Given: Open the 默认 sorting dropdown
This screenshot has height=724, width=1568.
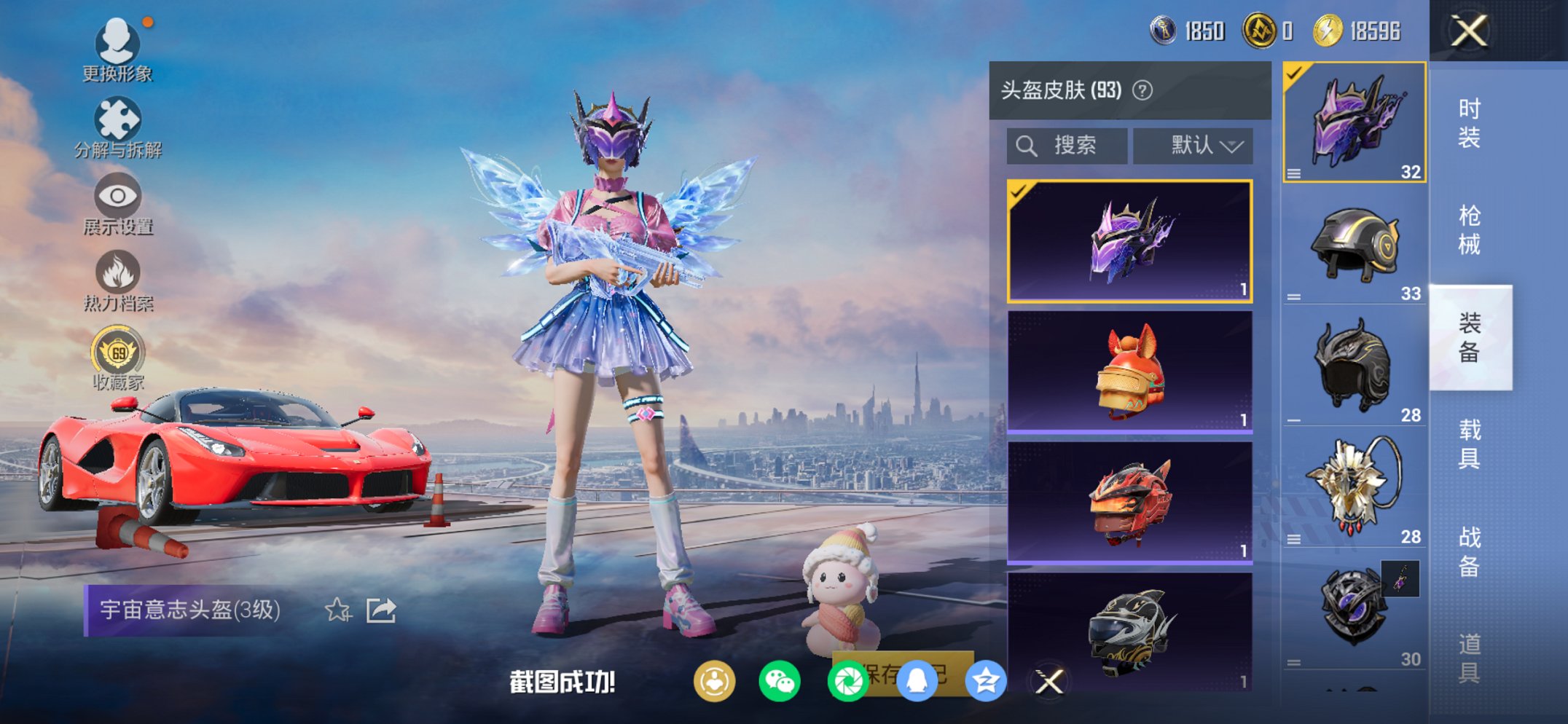Looking at the screenshot, I should pos(1193,145).
